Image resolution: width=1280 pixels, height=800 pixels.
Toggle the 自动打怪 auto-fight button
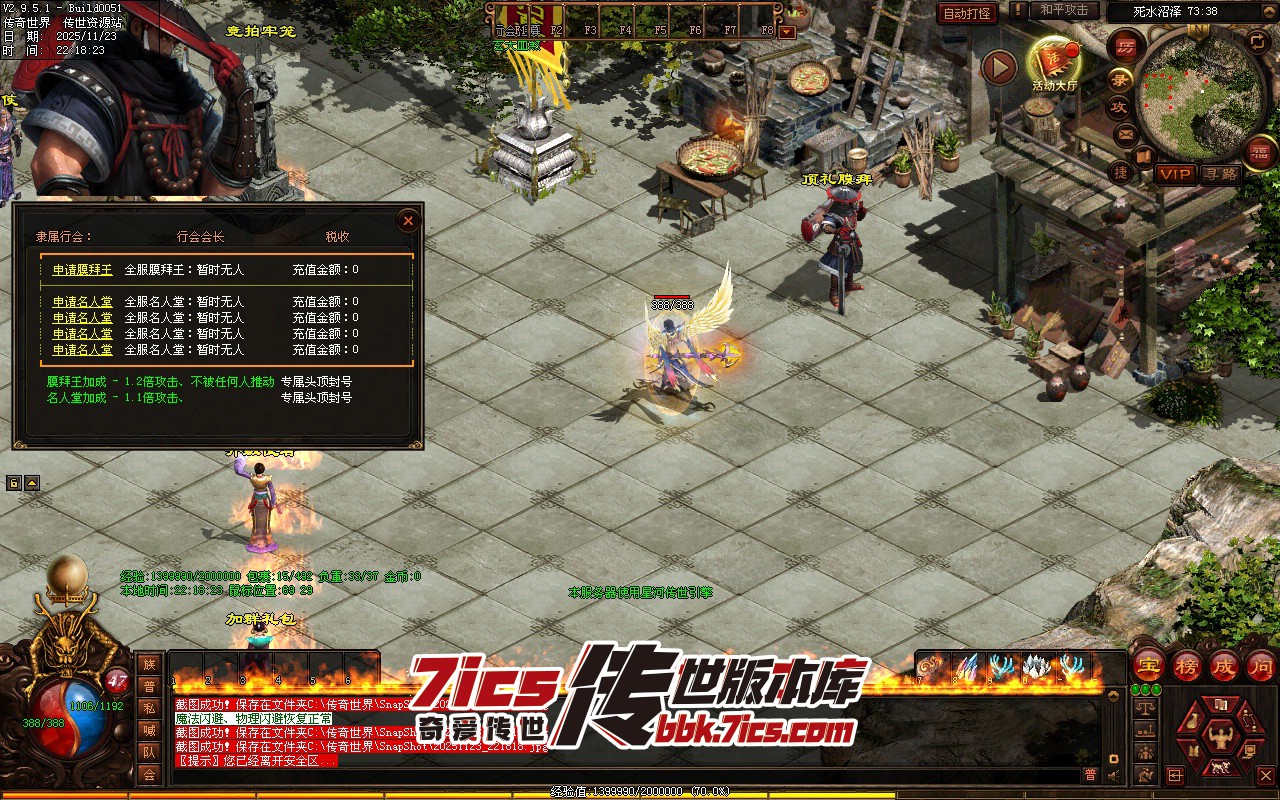point(967,13)
